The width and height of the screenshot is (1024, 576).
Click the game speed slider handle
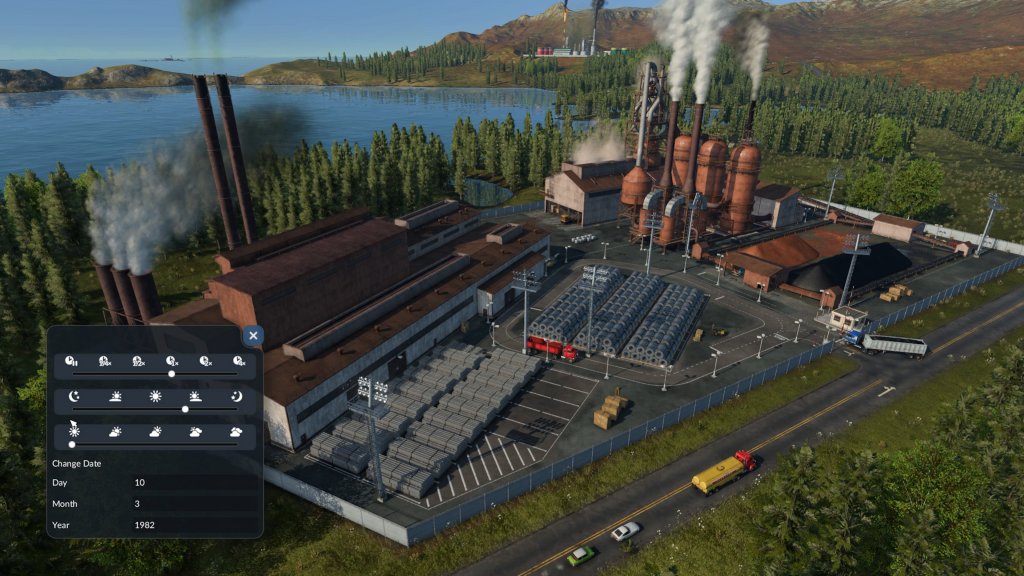pyautogui.click(x=172, y=373)
